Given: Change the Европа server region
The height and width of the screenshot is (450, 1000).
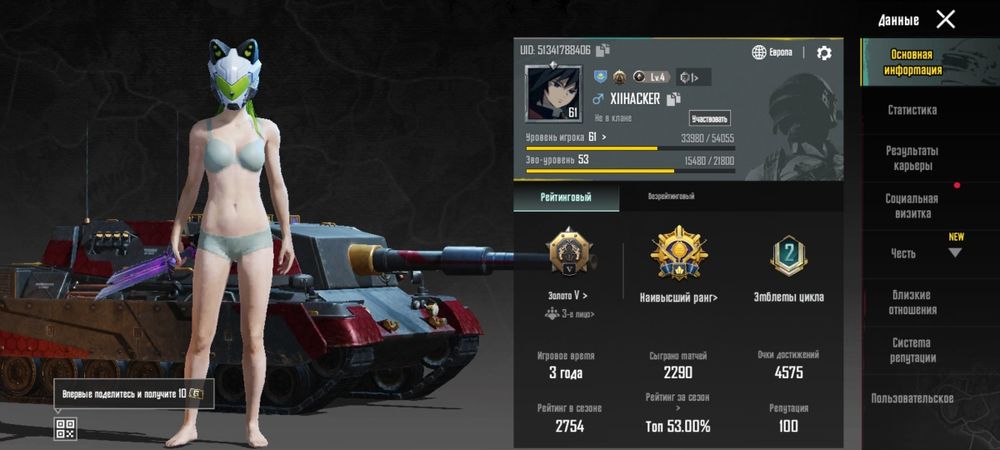Looking at the screenshot, I should [774, 53].
